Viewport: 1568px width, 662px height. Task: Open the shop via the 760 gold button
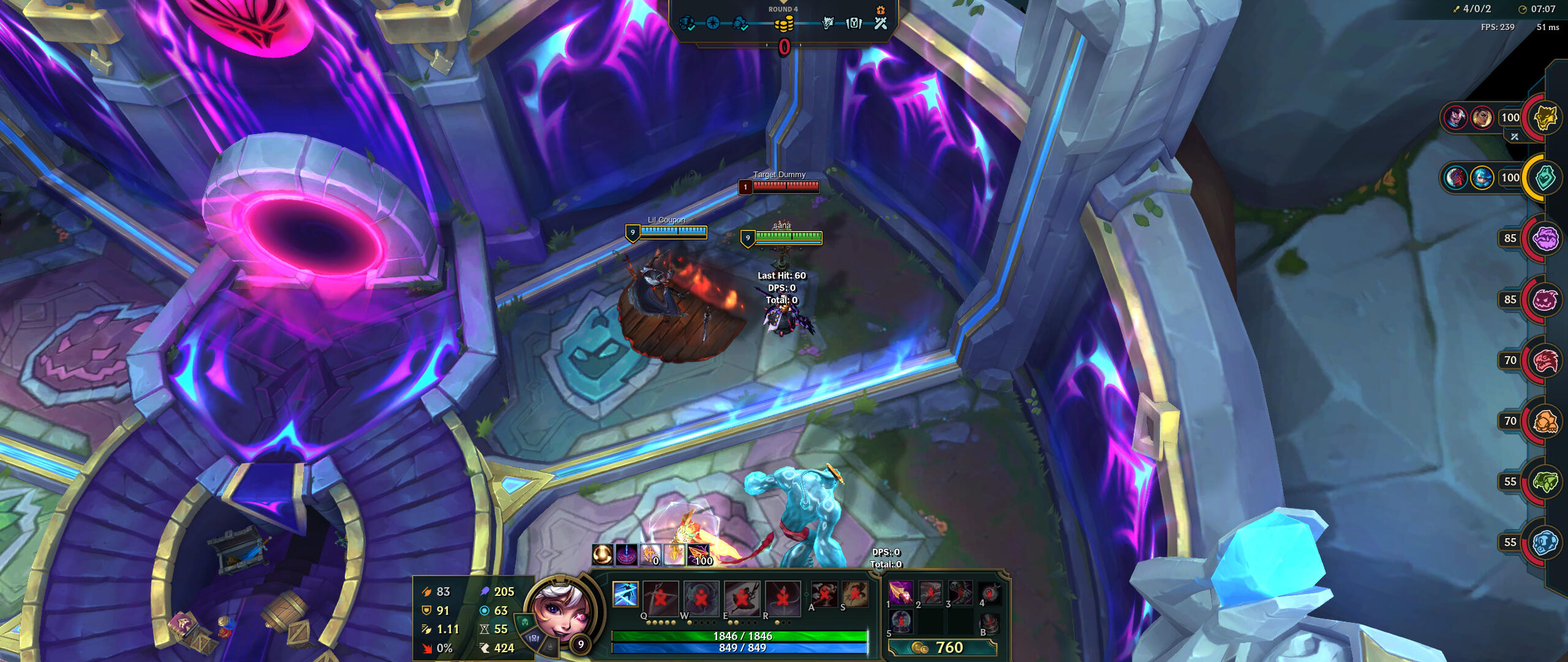click(x=942, y=647)
